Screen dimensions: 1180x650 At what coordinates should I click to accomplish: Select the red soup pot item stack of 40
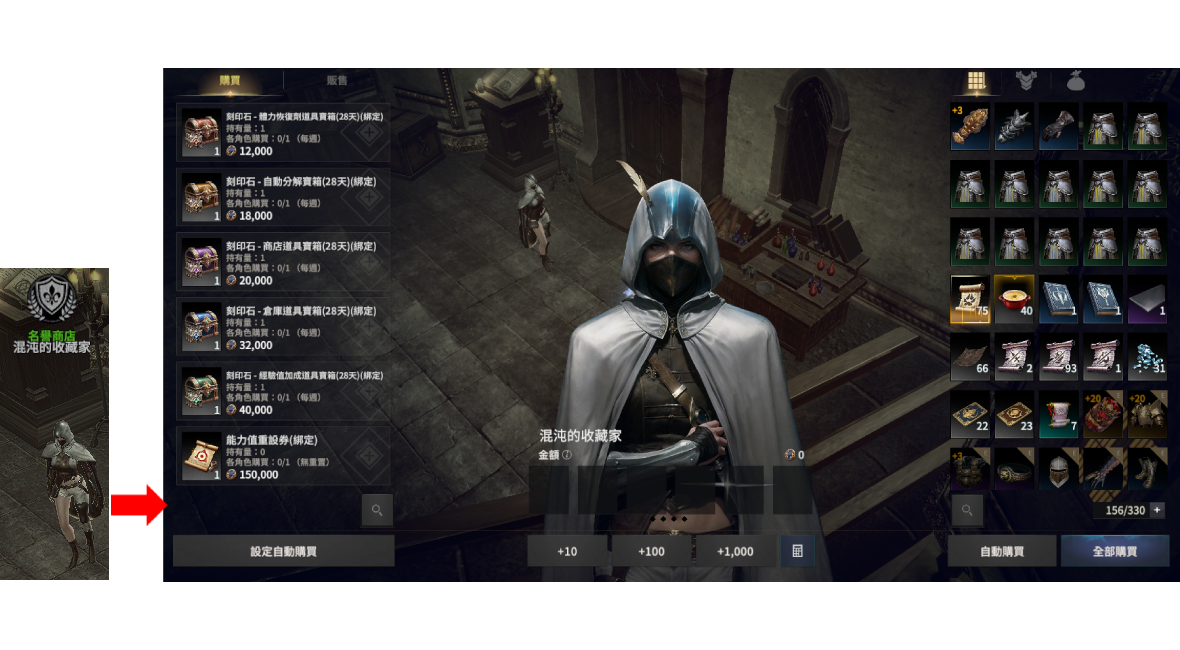coord(1014,299)
